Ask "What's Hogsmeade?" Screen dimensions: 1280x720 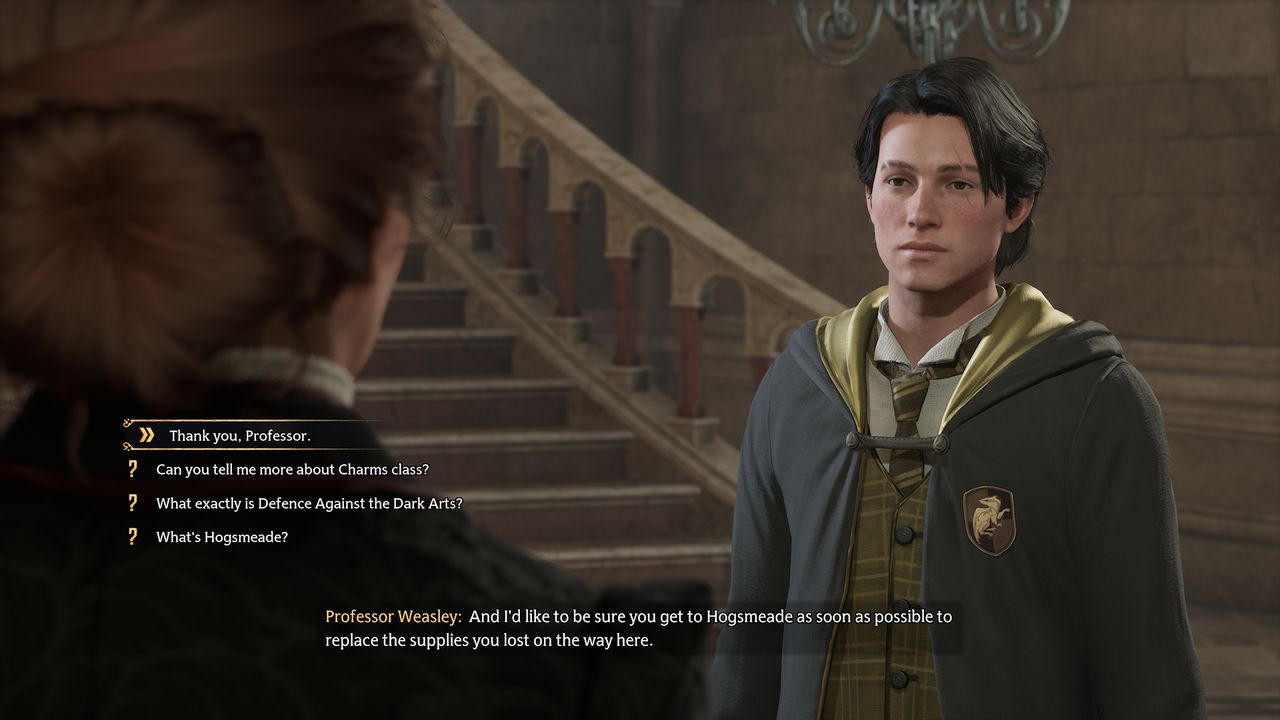click(222, 537)
